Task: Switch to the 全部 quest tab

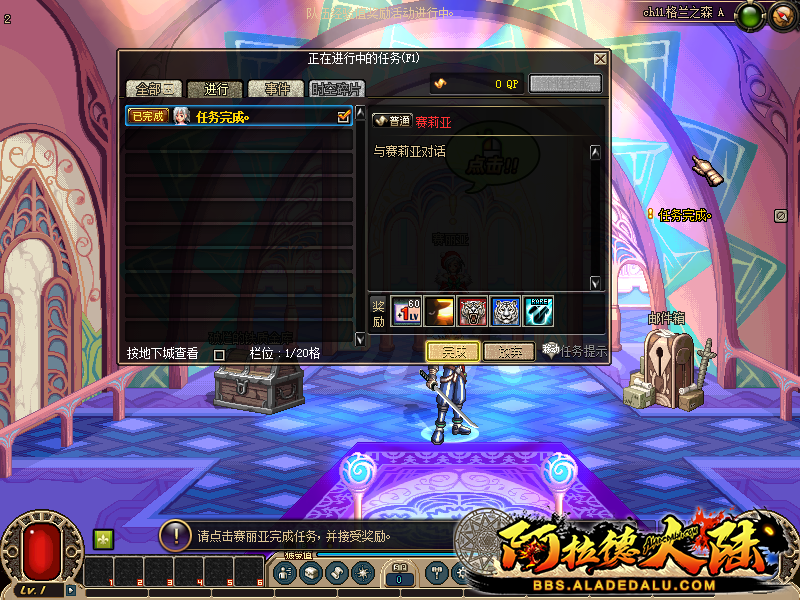Action: (x=154, y=89)
